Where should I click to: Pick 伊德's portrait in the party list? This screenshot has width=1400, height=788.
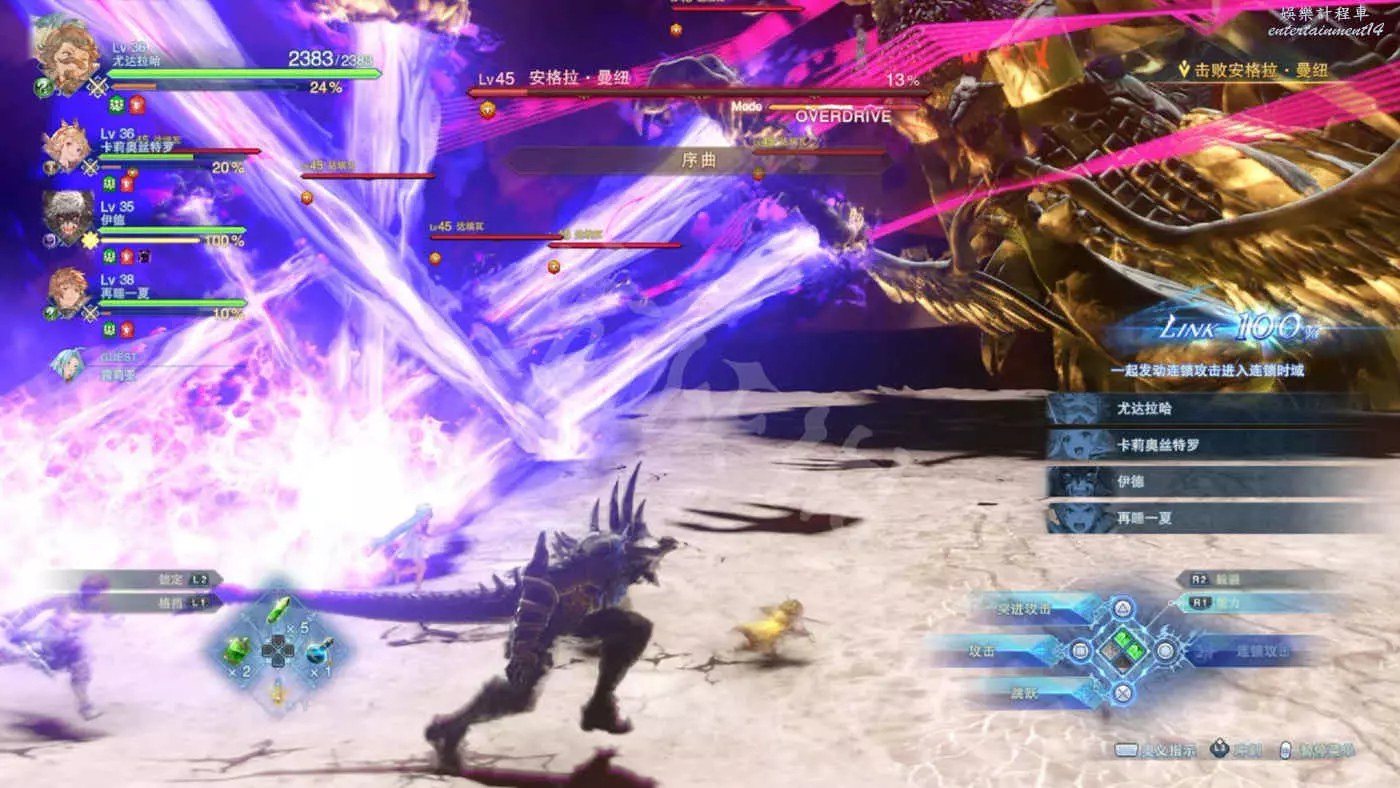click(68, 217)
